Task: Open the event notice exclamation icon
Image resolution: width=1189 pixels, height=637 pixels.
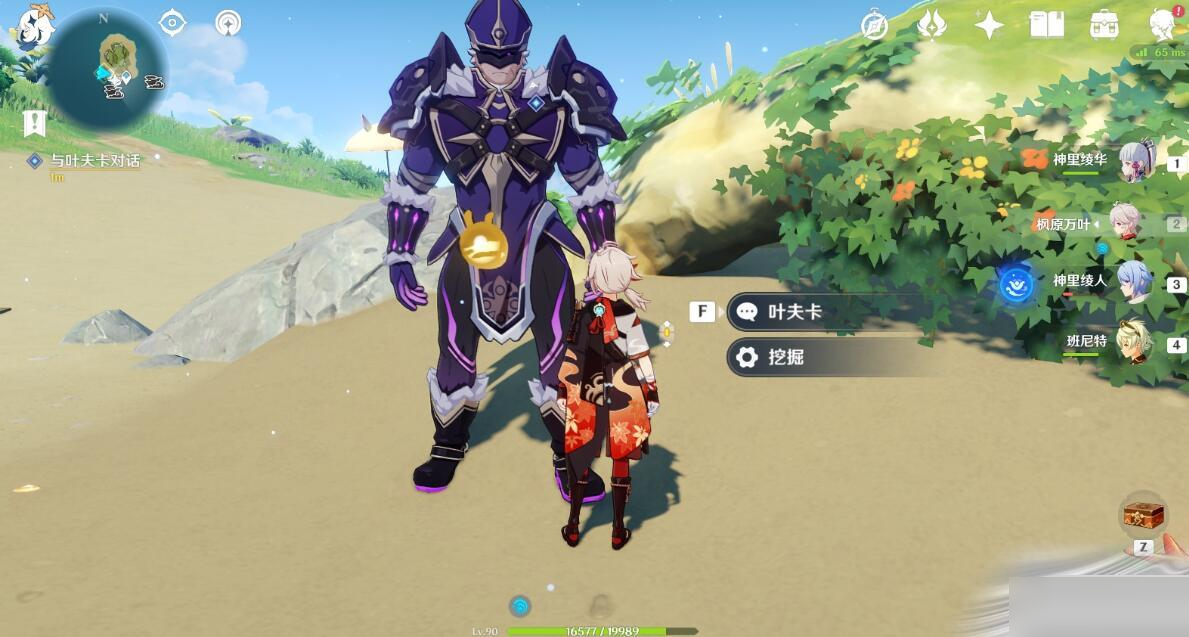Action: [x=35, y=123]
